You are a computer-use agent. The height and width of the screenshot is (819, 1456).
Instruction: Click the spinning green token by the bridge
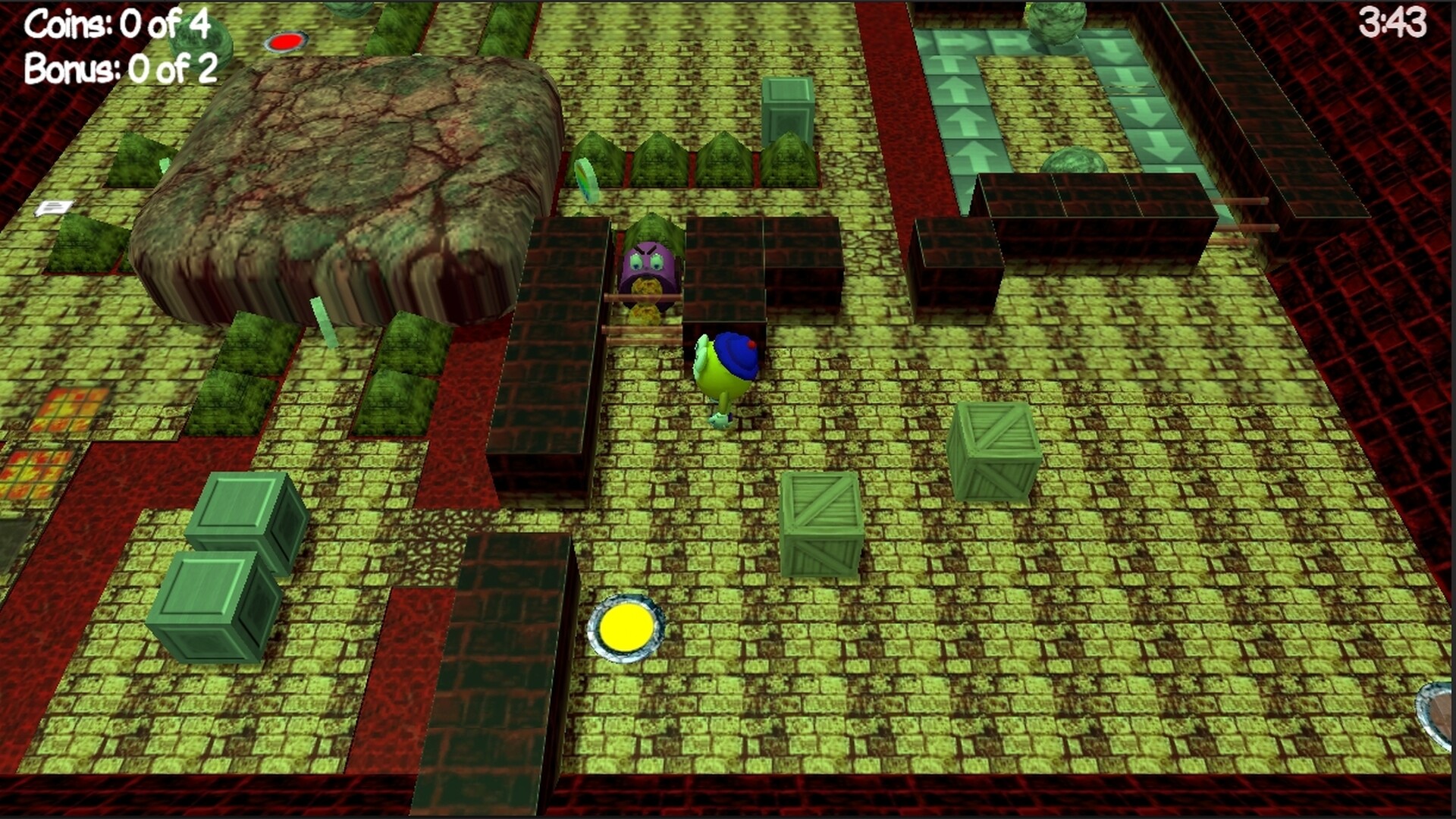pyautogui.click(x=588, y=178)
